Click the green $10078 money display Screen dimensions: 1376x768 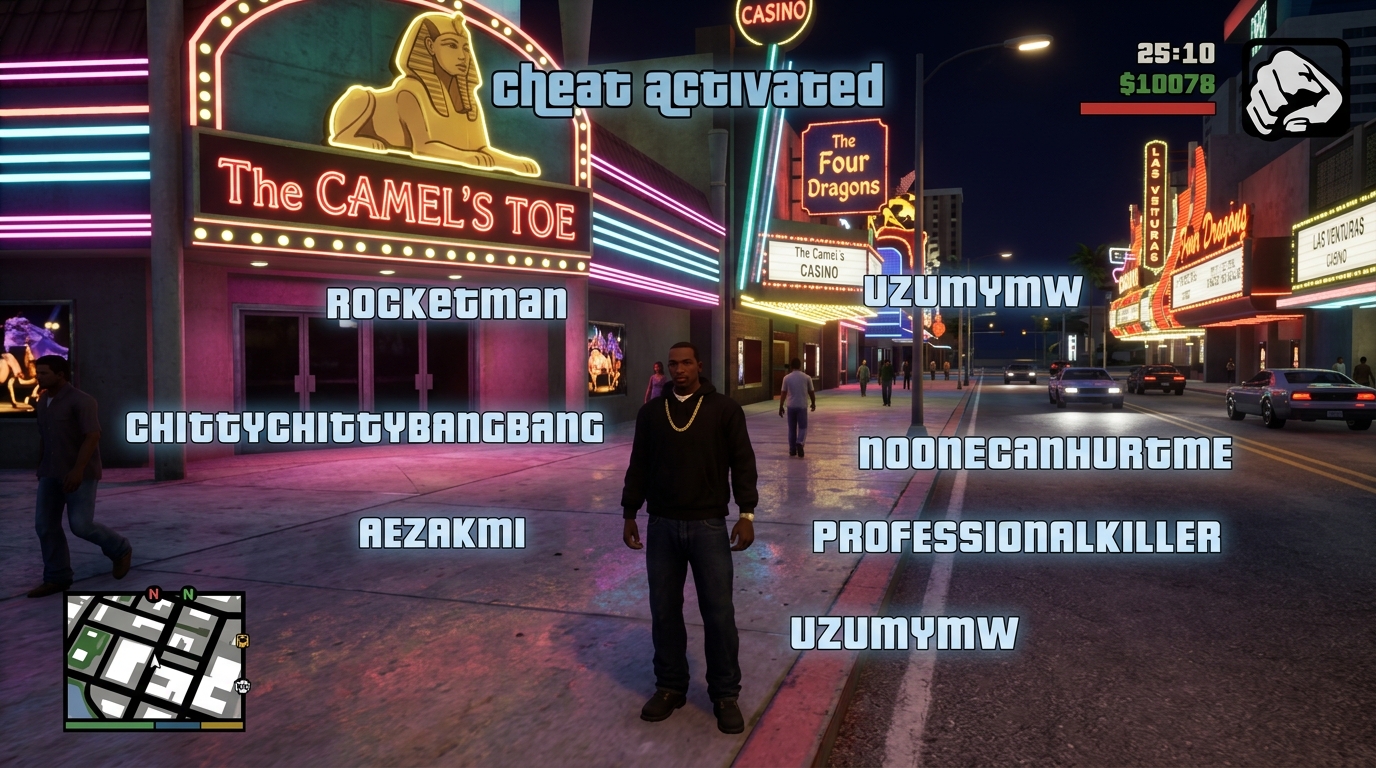[1165, 86]
